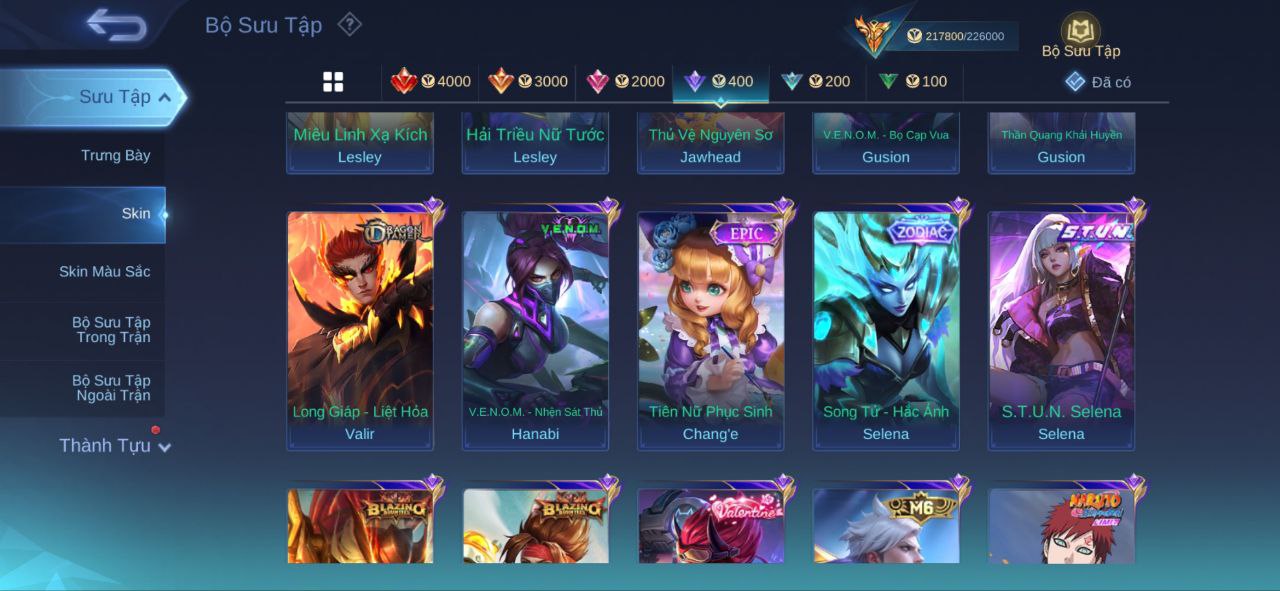The width and height of the screenshot is (1280, 591).
Task: Open Bộ Sưu Tập Trong Trận
Action: pyautogui.click(x=110, y=330)
